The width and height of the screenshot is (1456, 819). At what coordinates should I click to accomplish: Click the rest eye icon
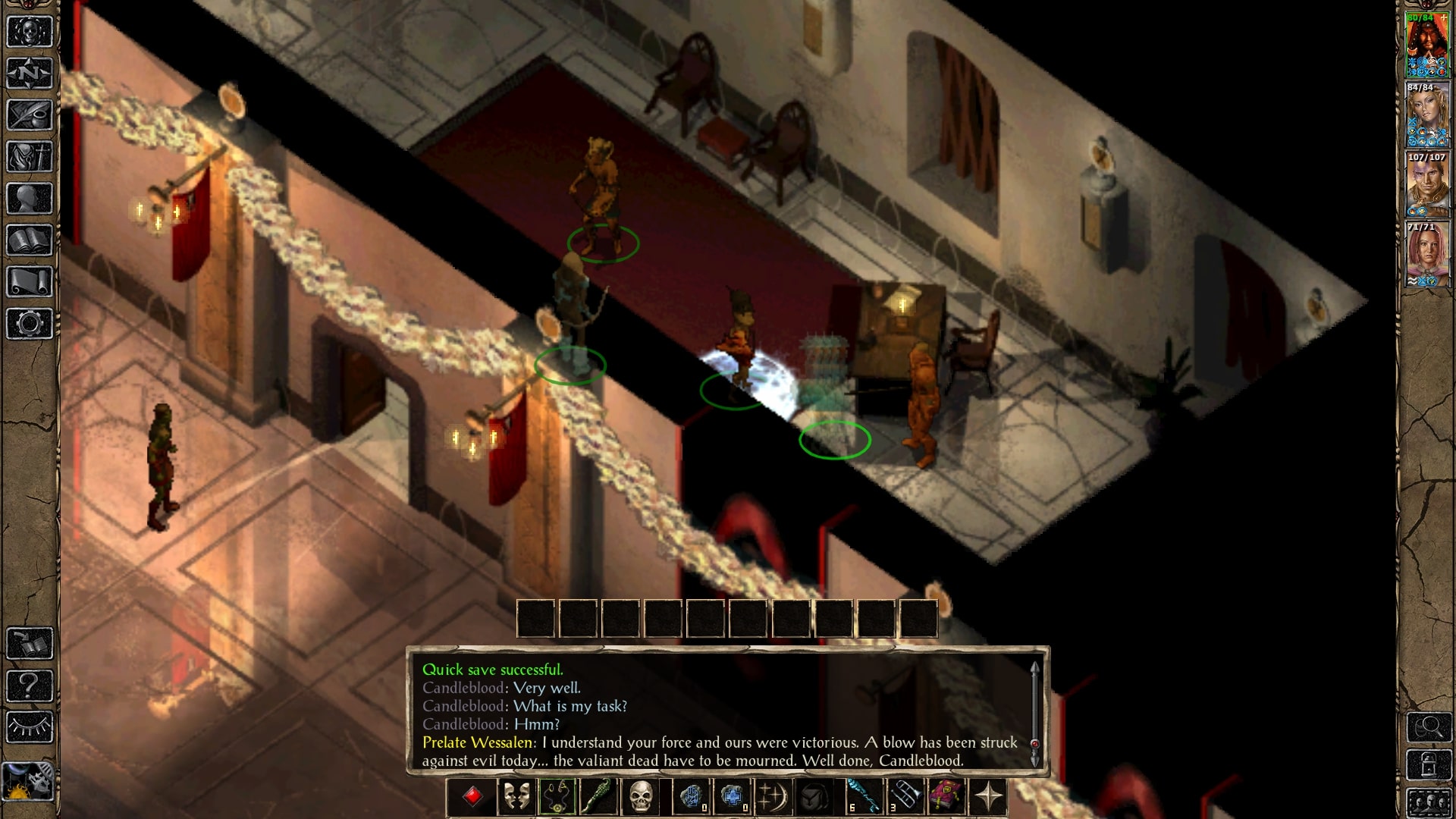tap(28, 726)
